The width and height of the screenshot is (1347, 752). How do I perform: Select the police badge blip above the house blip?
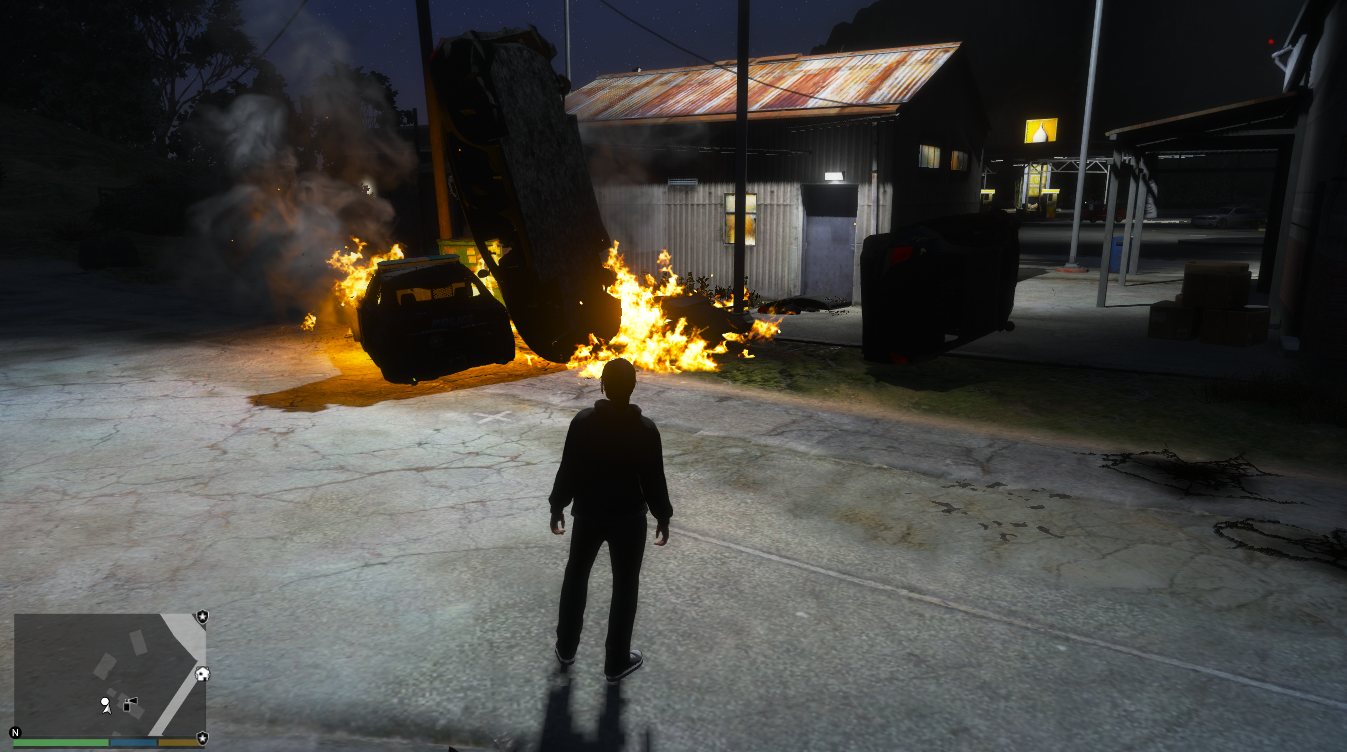pyautogui.click(x=203, y=617)
